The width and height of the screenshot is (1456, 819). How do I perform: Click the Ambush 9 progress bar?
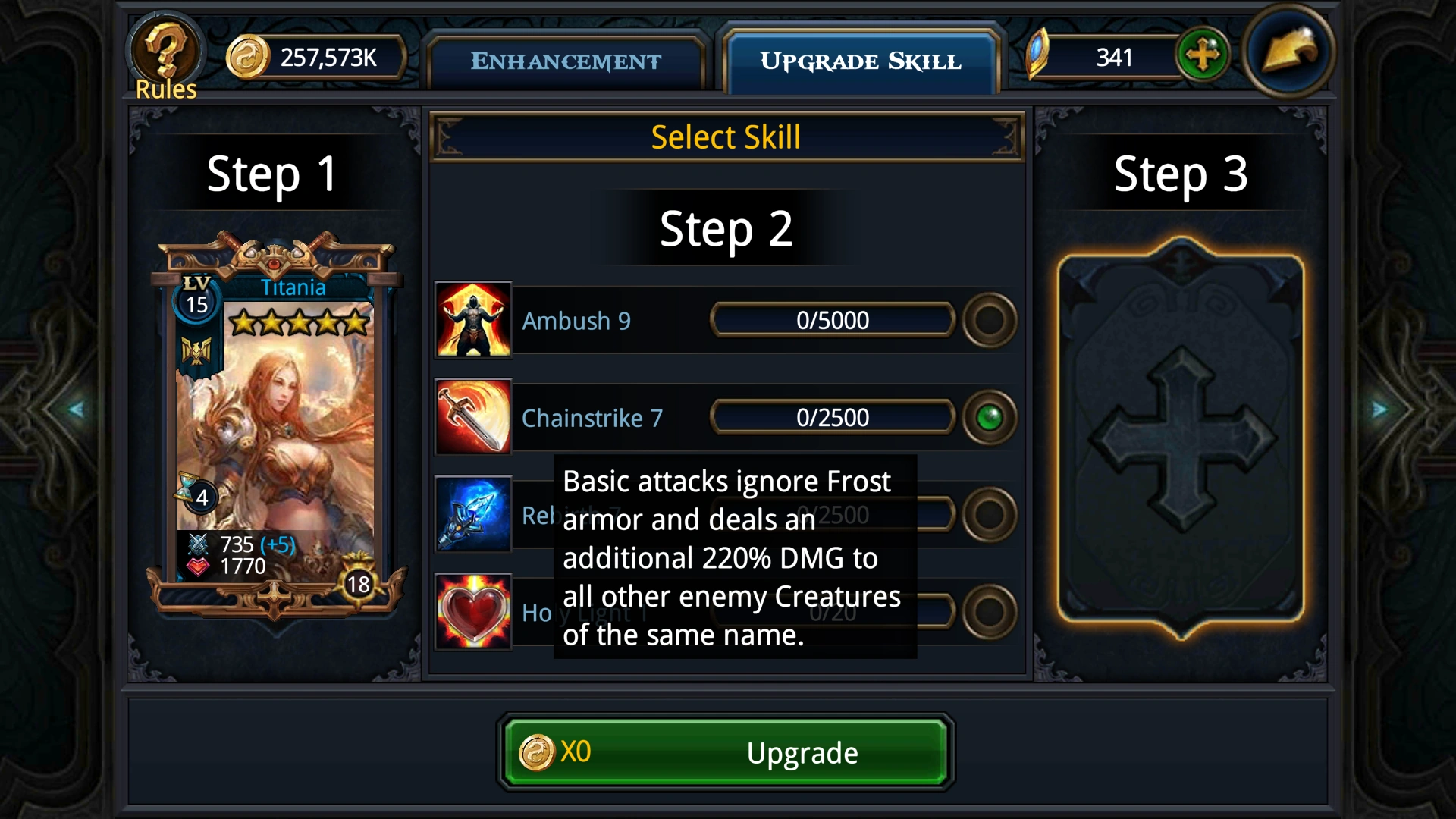(x=831, y=319)
